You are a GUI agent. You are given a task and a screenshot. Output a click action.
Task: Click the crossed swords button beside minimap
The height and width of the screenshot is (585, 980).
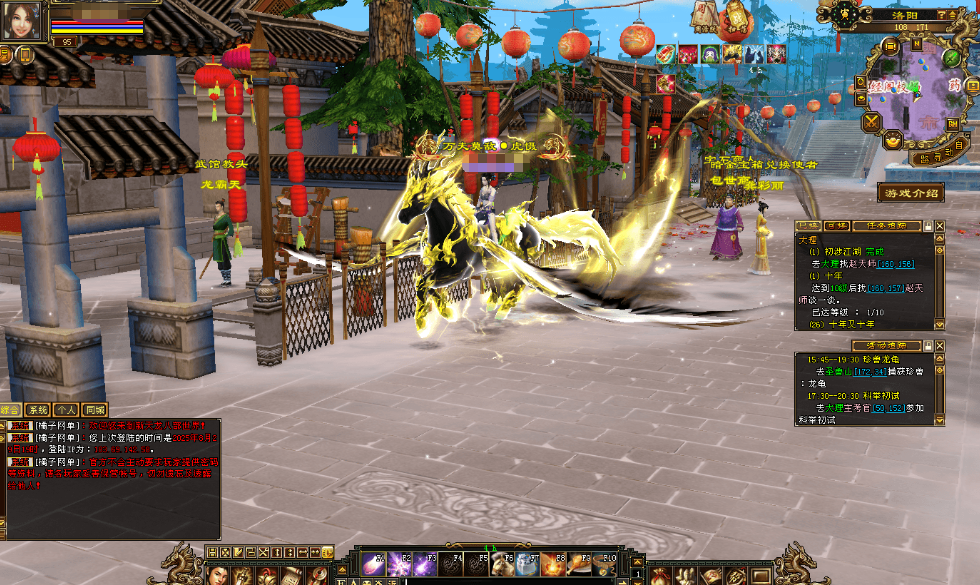click(871, 122)
